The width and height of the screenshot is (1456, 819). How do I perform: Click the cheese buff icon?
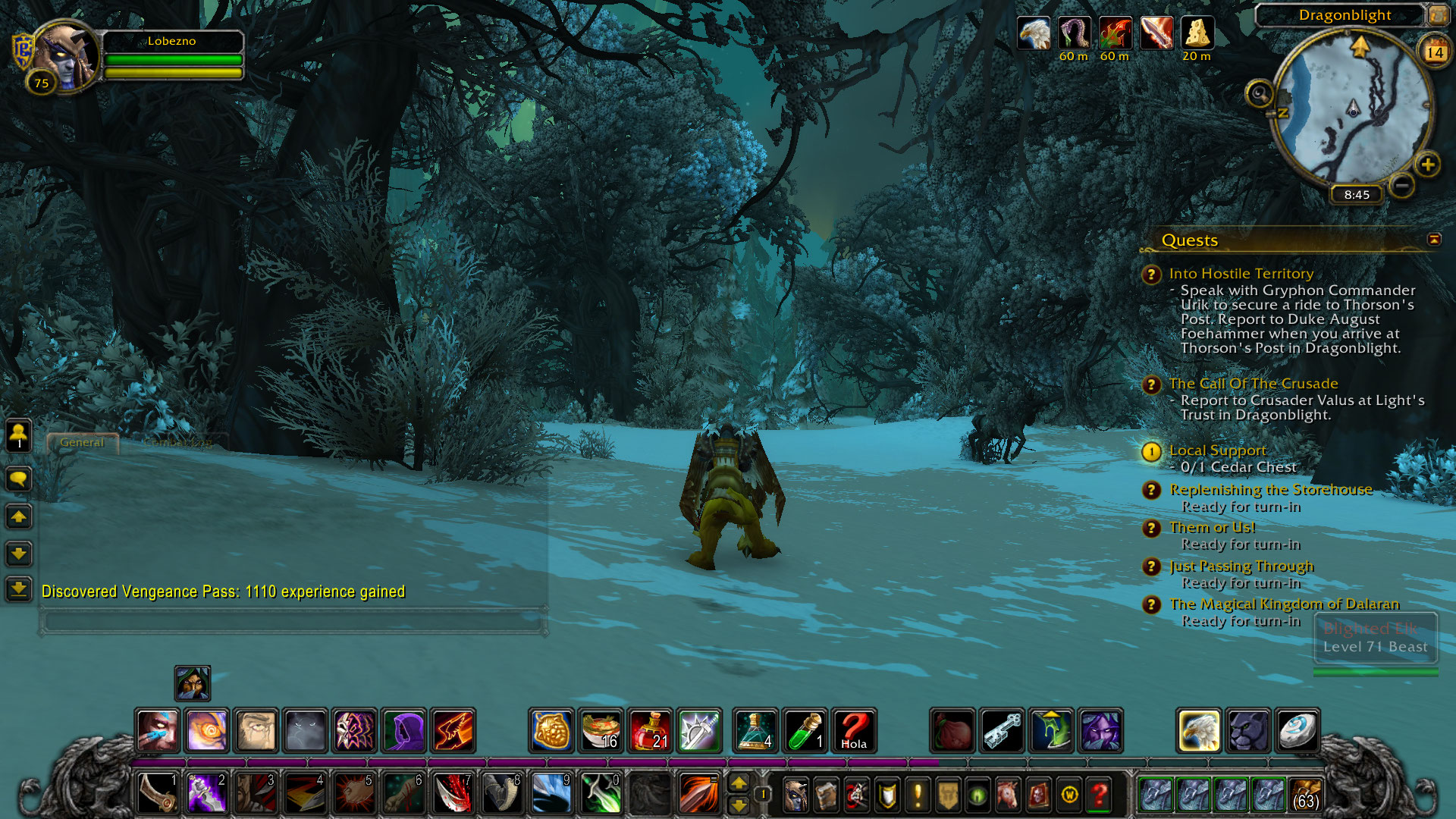[x=1197, y=34]
